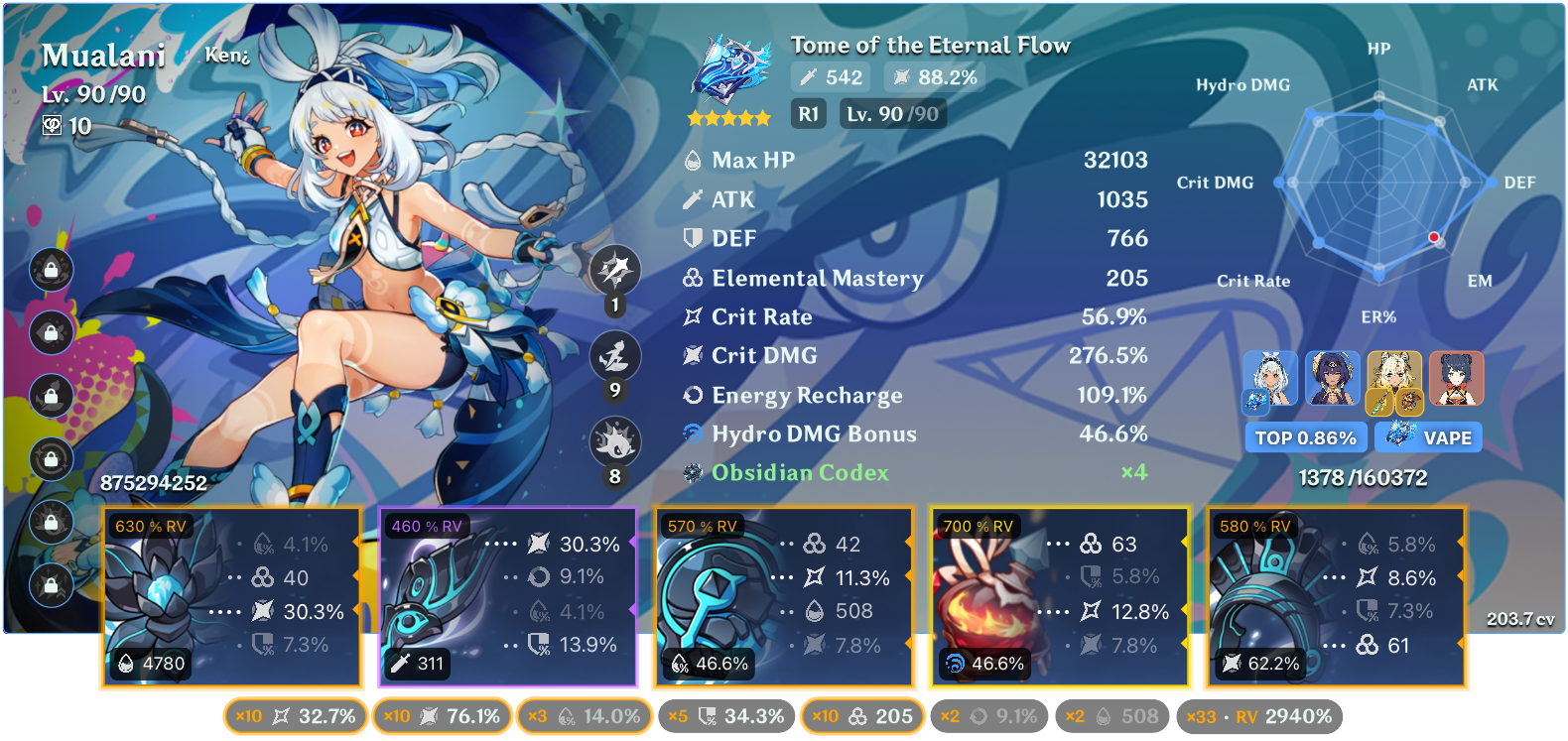Click the 1378/160372 experience progress display
This screenshot has height=741, width=1568.
pos(1362,477)
